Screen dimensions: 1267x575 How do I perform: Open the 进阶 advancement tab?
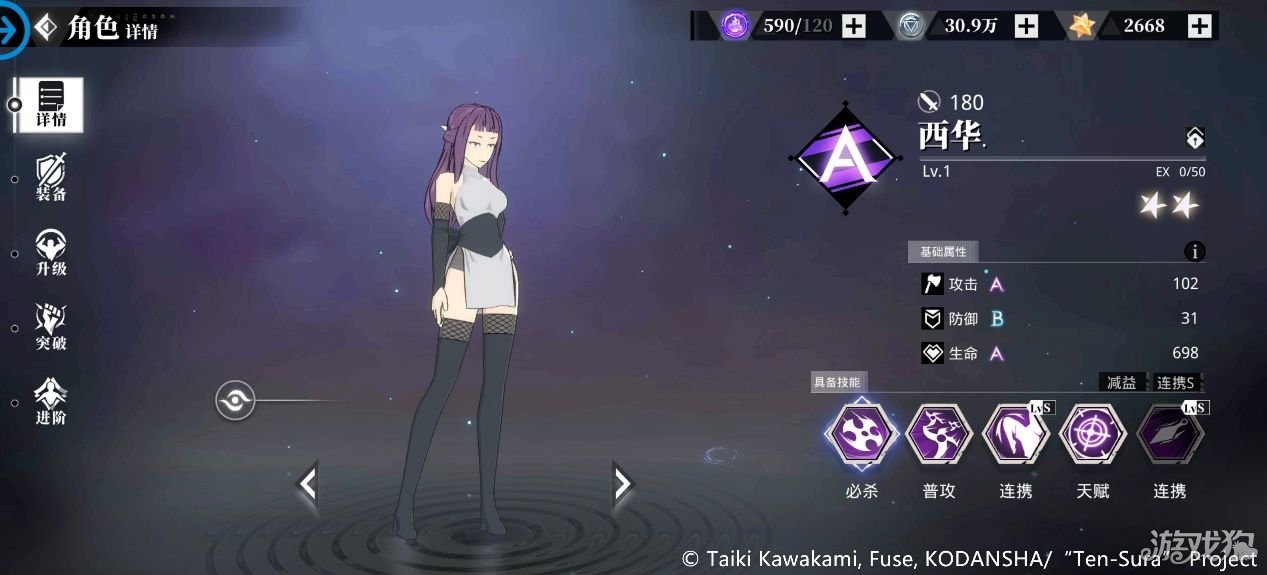tap(51, 402)
